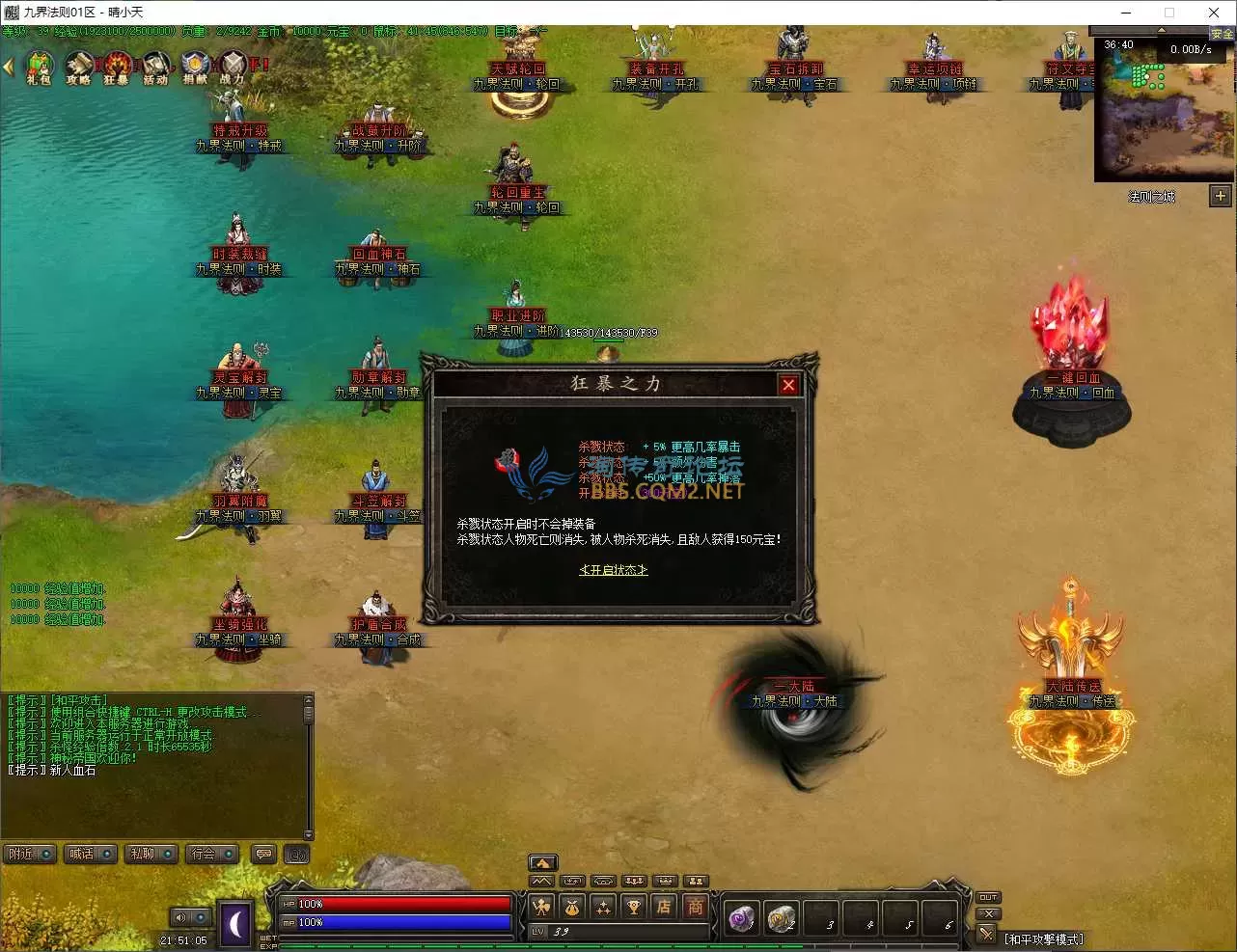Click the 开启状态 link in the dialog
Screen dimensions: 1237x952
tap(613, 570)
